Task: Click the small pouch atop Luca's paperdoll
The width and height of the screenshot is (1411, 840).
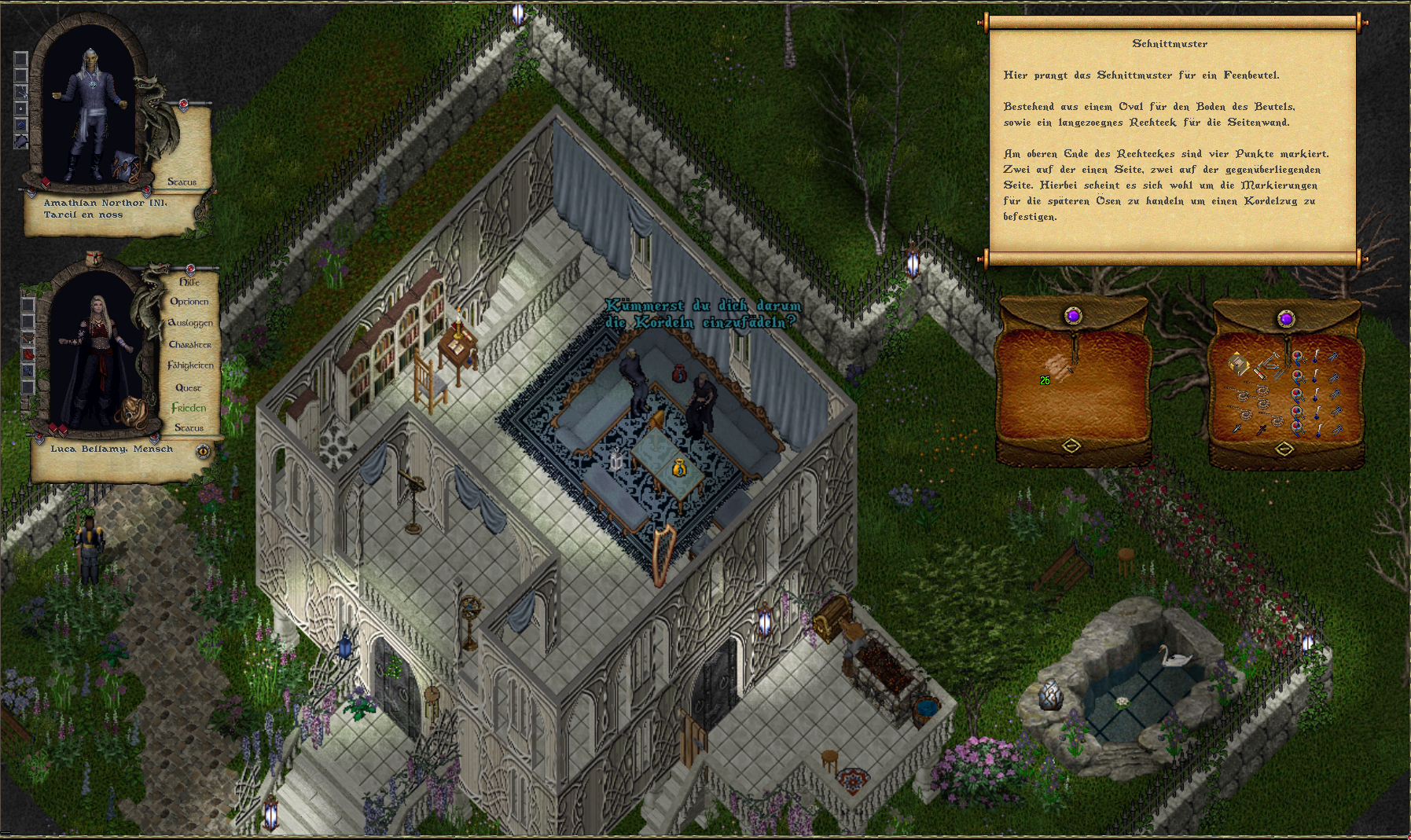Action: [94, 258]
